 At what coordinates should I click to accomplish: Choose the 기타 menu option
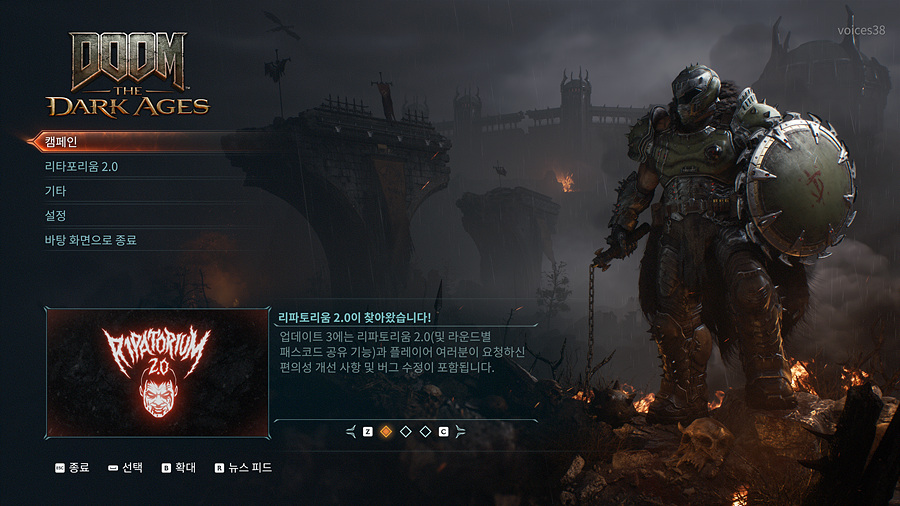coord(56,191)
